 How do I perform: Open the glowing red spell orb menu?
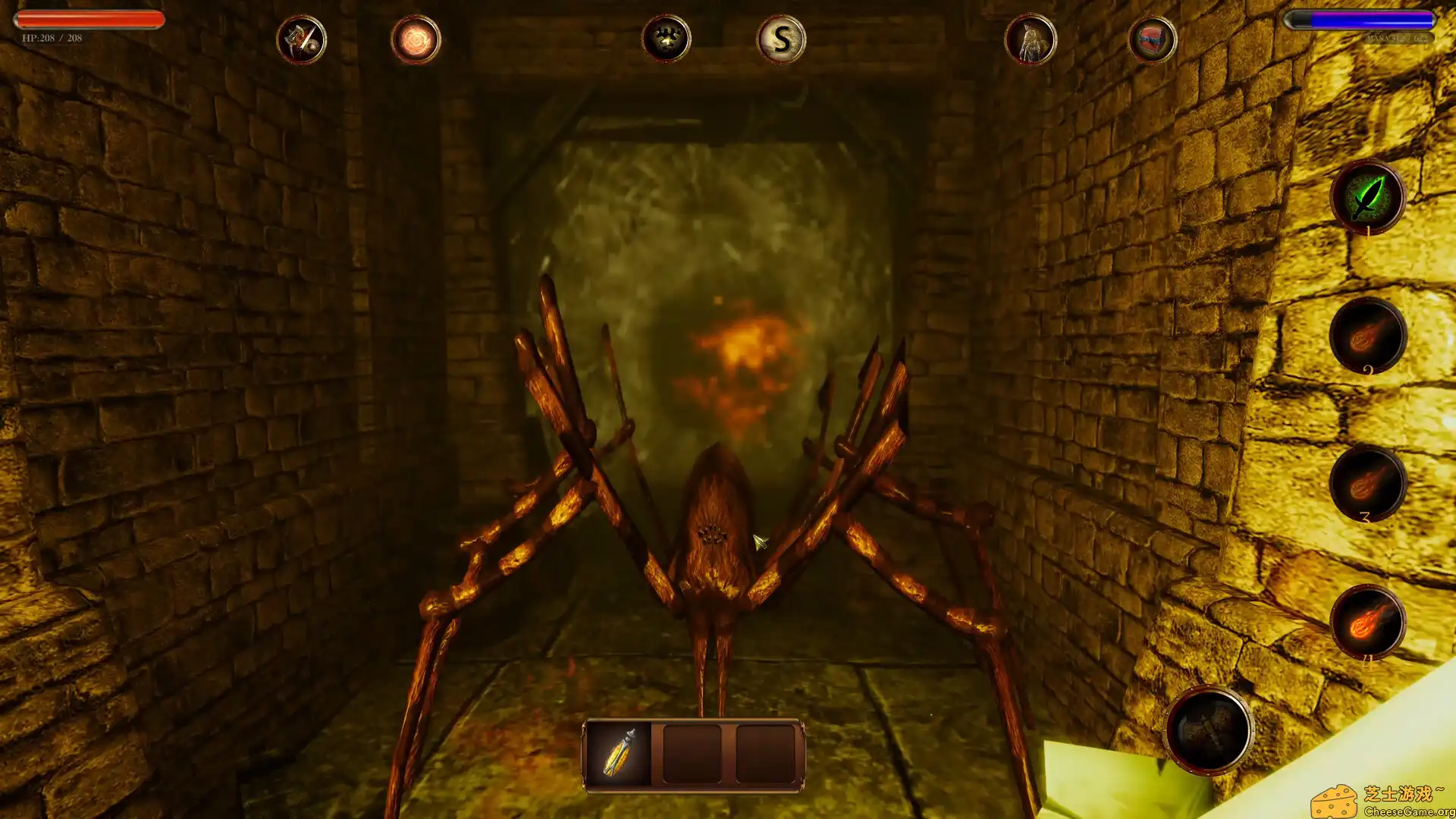414,40
